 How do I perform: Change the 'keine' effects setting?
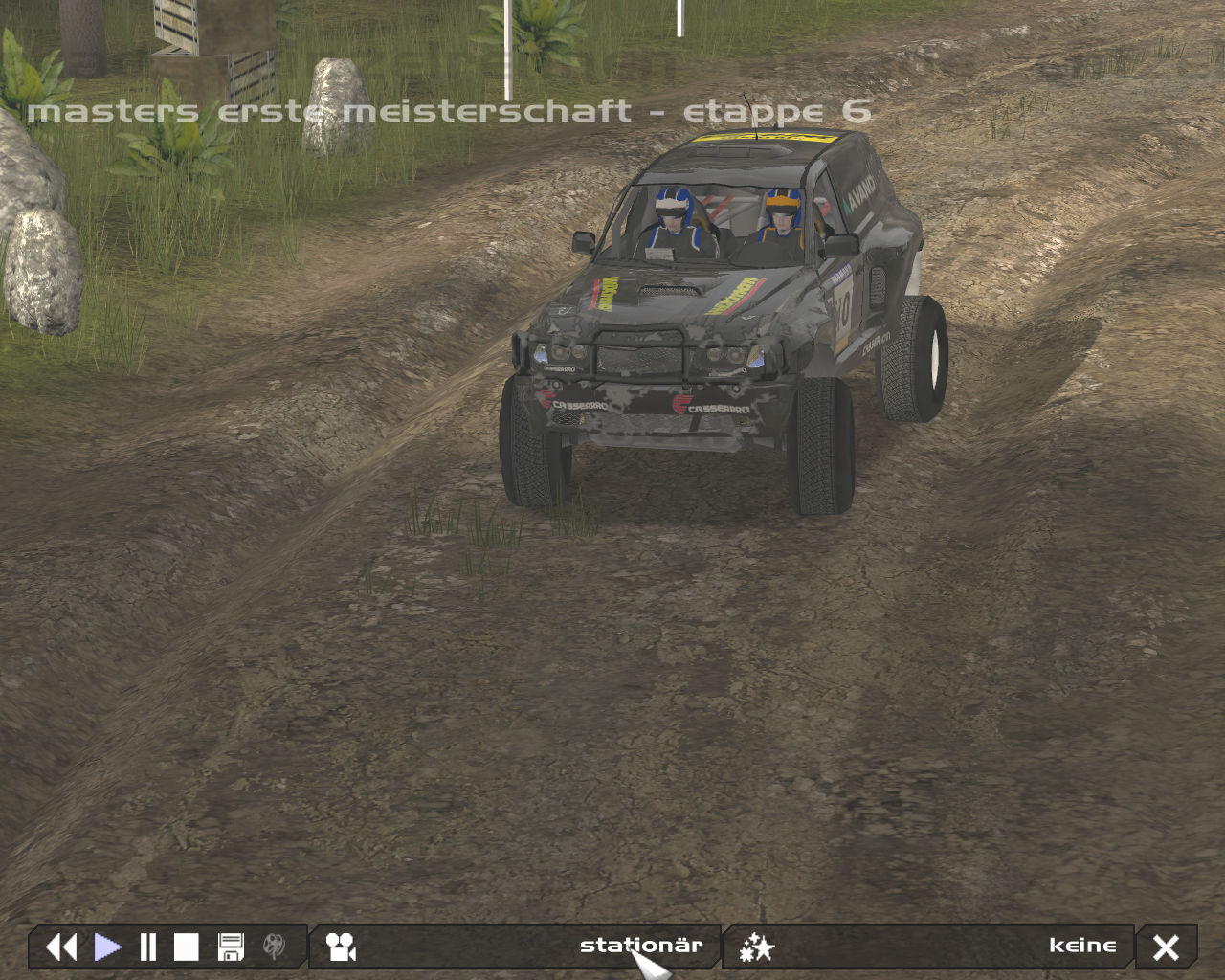tap(1081, 946)
